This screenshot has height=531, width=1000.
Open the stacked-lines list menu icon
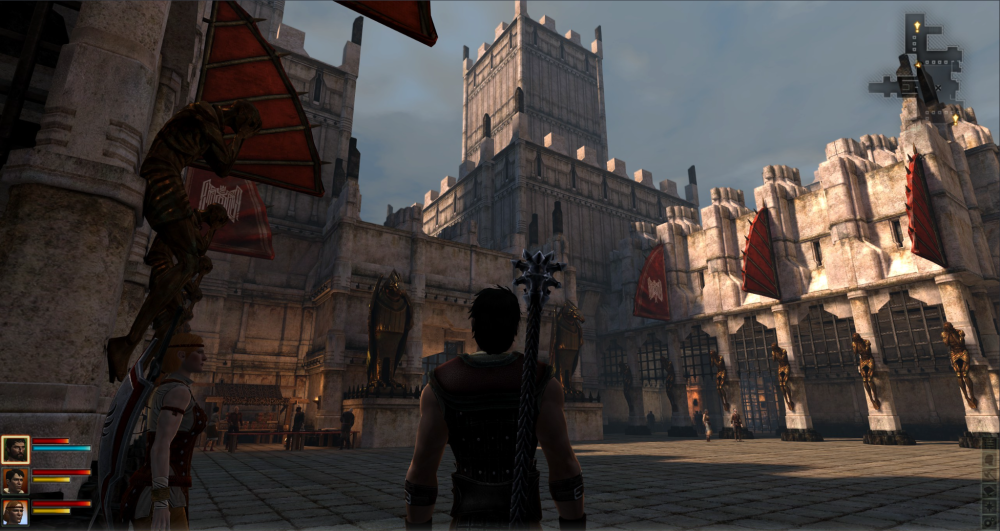pyautogui.click(x=990, y=443)
